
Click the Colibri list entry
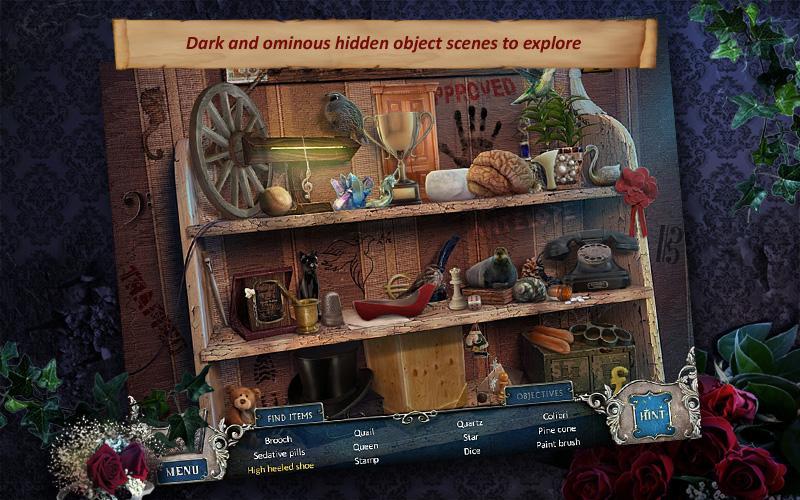(555, 415)
